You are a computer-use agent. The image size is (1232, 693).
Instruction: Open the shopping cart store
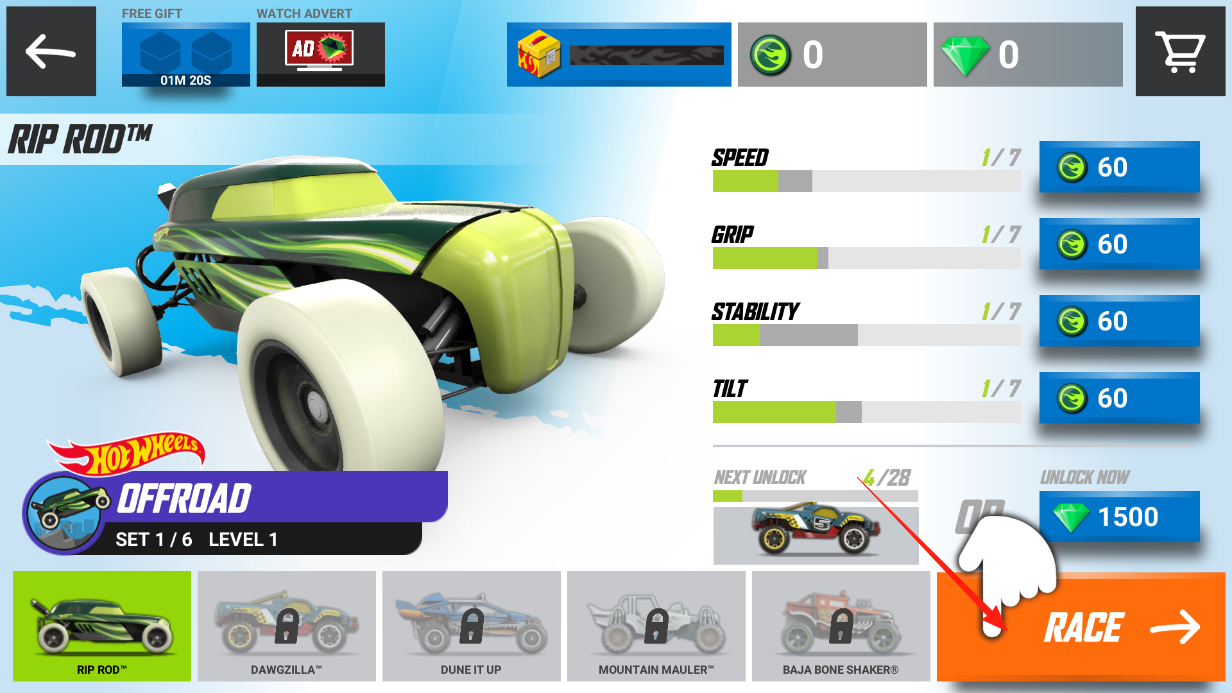point(1181,51)
